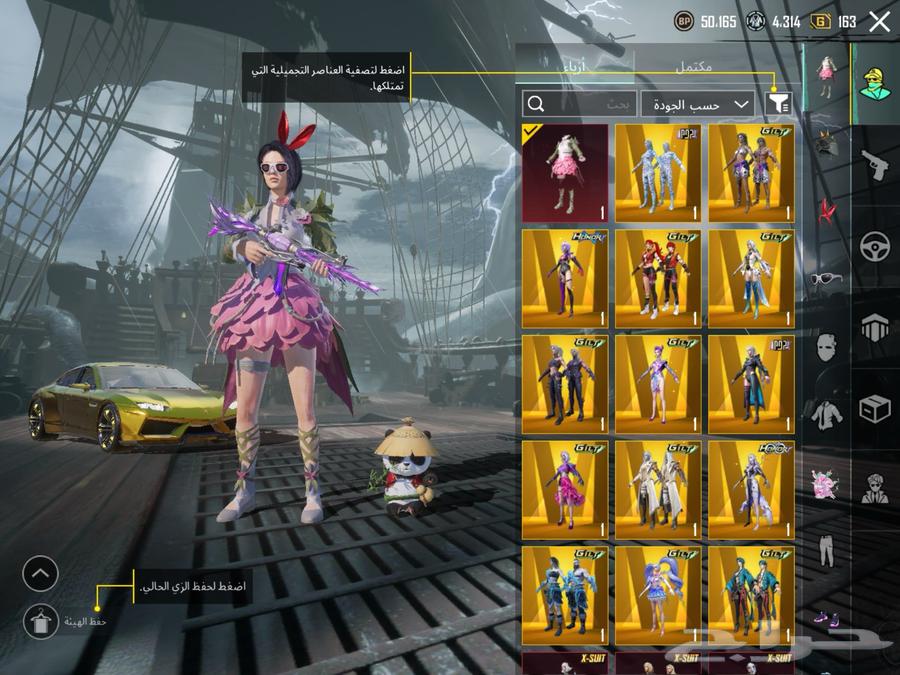The image size is (900, 675).
Task: Open the vehicles steering wheel category
Action: click(875, 246)
